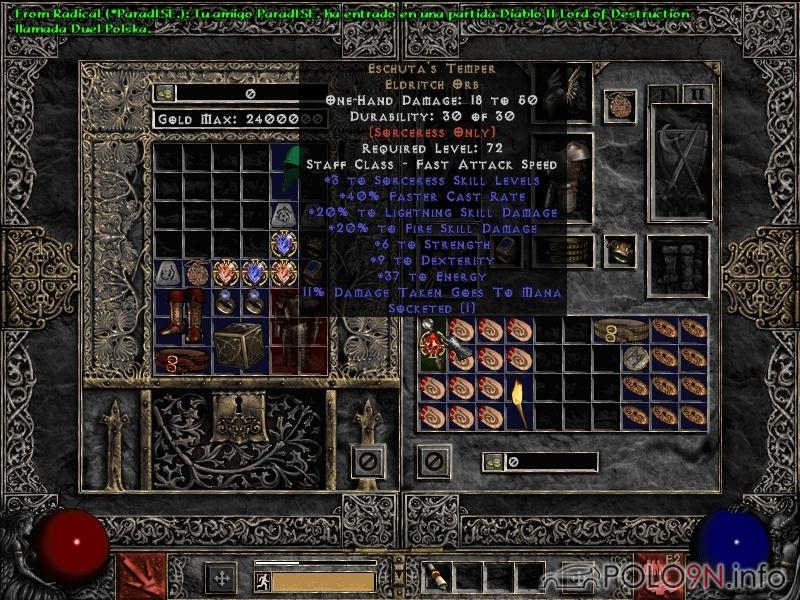Viewport: 800px width, 600px height.
Task: Switch to weapon set tab II
Action: click(x=697, y=95)
